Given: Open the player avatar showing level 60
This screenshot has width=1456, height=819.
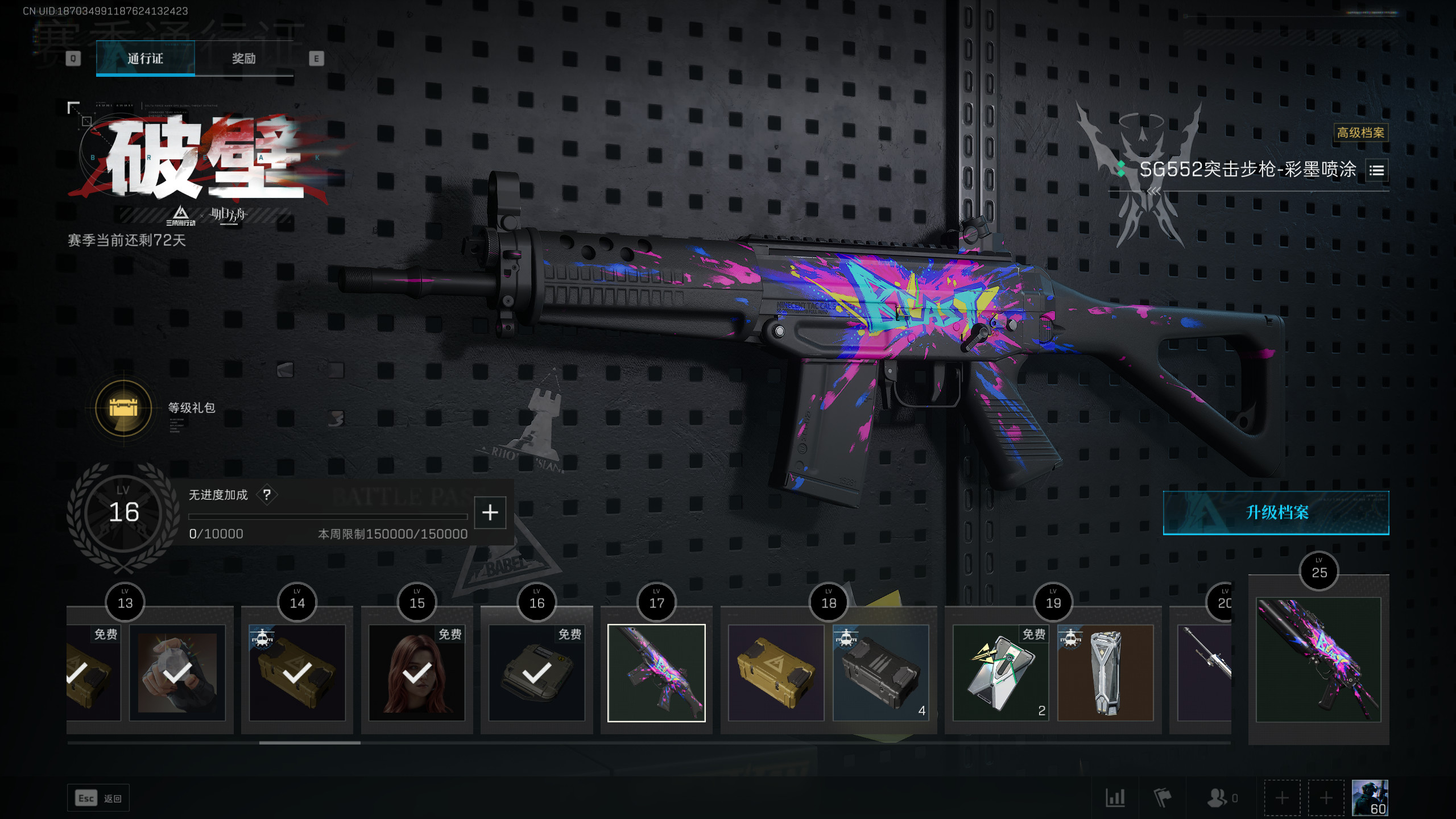Looking at the screenshot, I should (1370, 798).
